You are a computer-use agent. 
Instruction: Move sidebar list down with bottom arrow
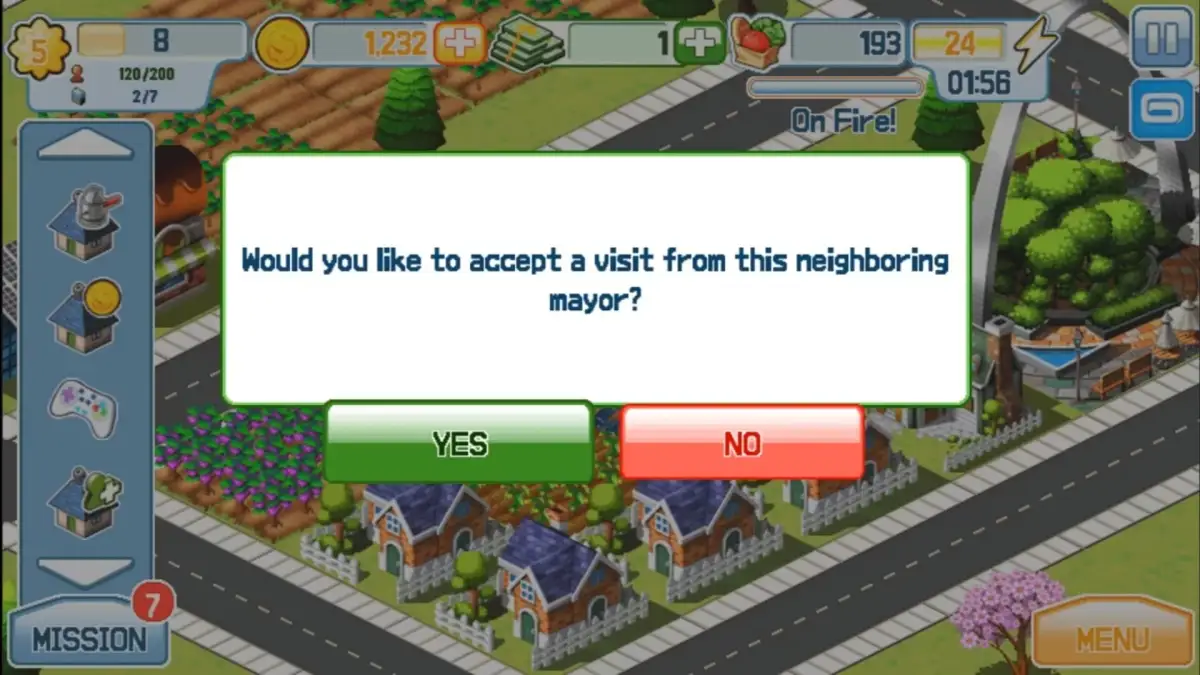pyautogui.click(x=85, y=570)
